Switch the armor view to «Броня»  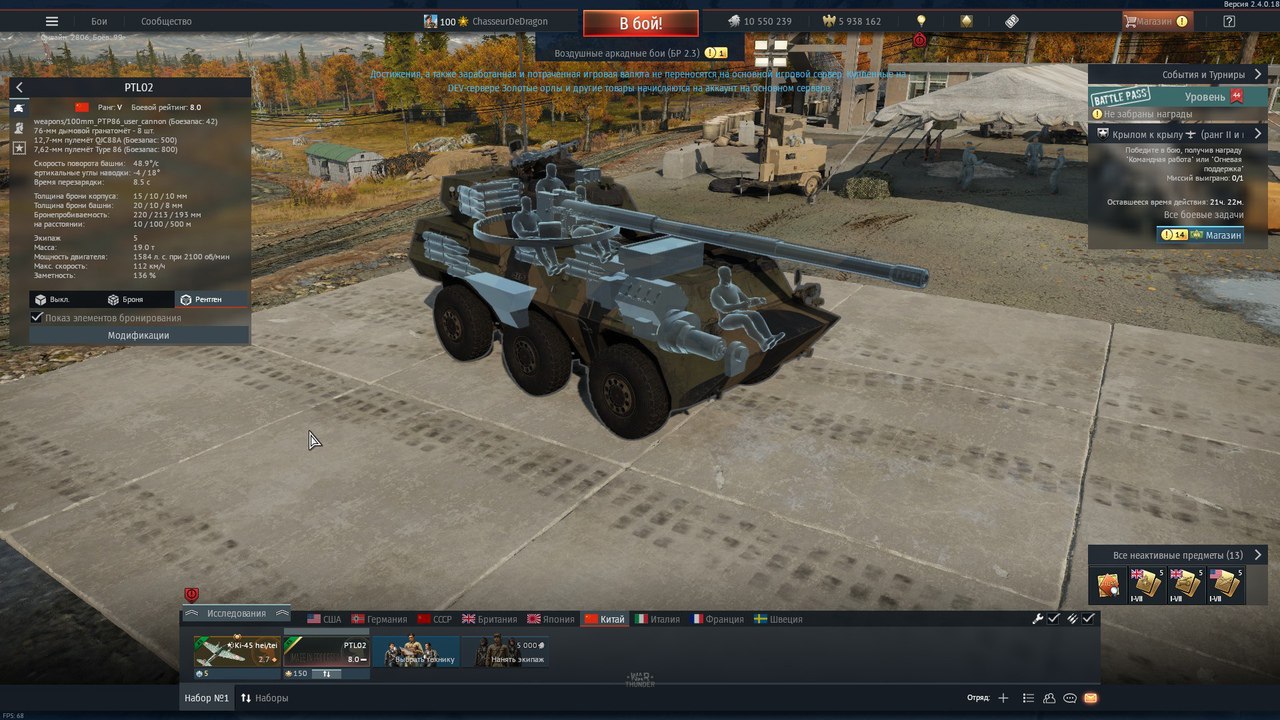pyautogui.click(x=126, y=300)
